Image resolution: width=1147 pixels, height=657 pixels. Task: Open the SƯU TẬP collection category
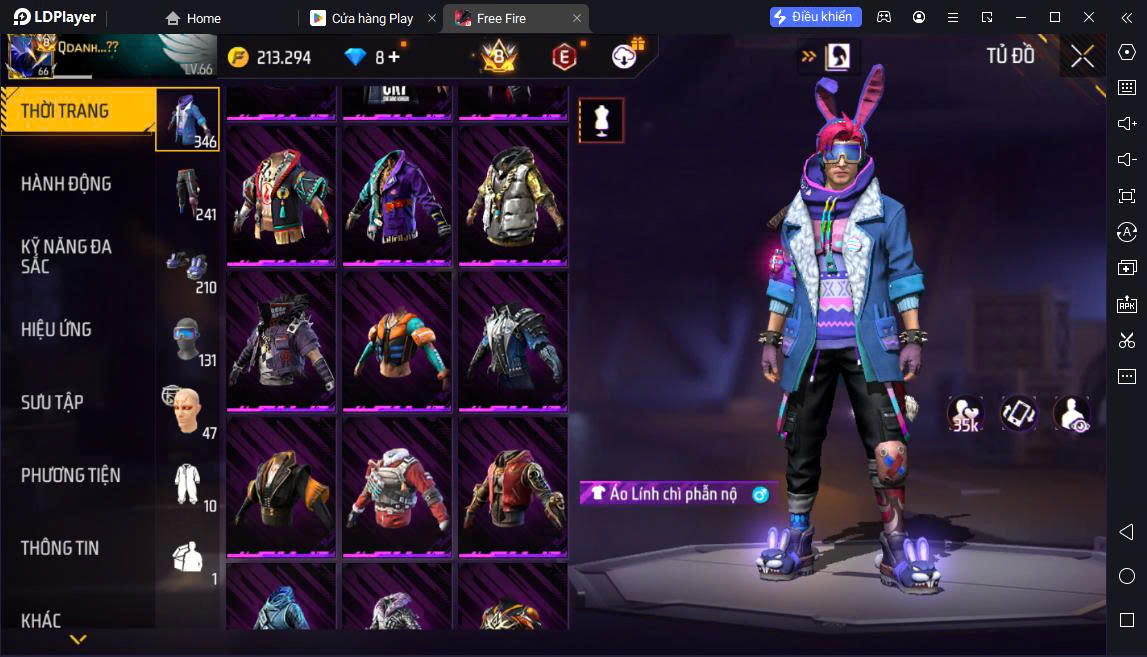tap(52, 402)
